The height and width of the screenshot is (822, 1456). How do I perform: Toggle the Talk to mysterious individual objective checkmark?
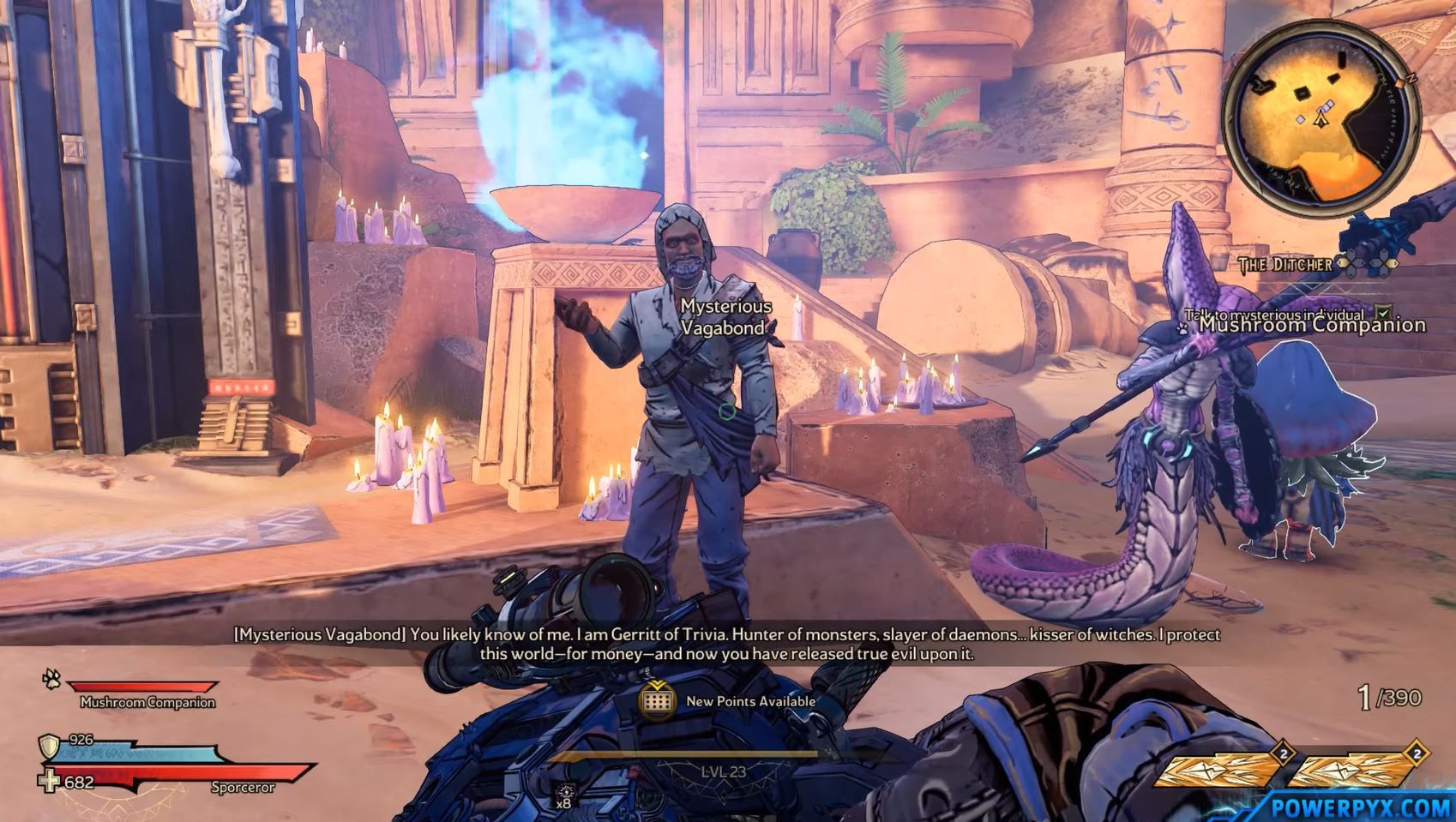[1382, 314]
